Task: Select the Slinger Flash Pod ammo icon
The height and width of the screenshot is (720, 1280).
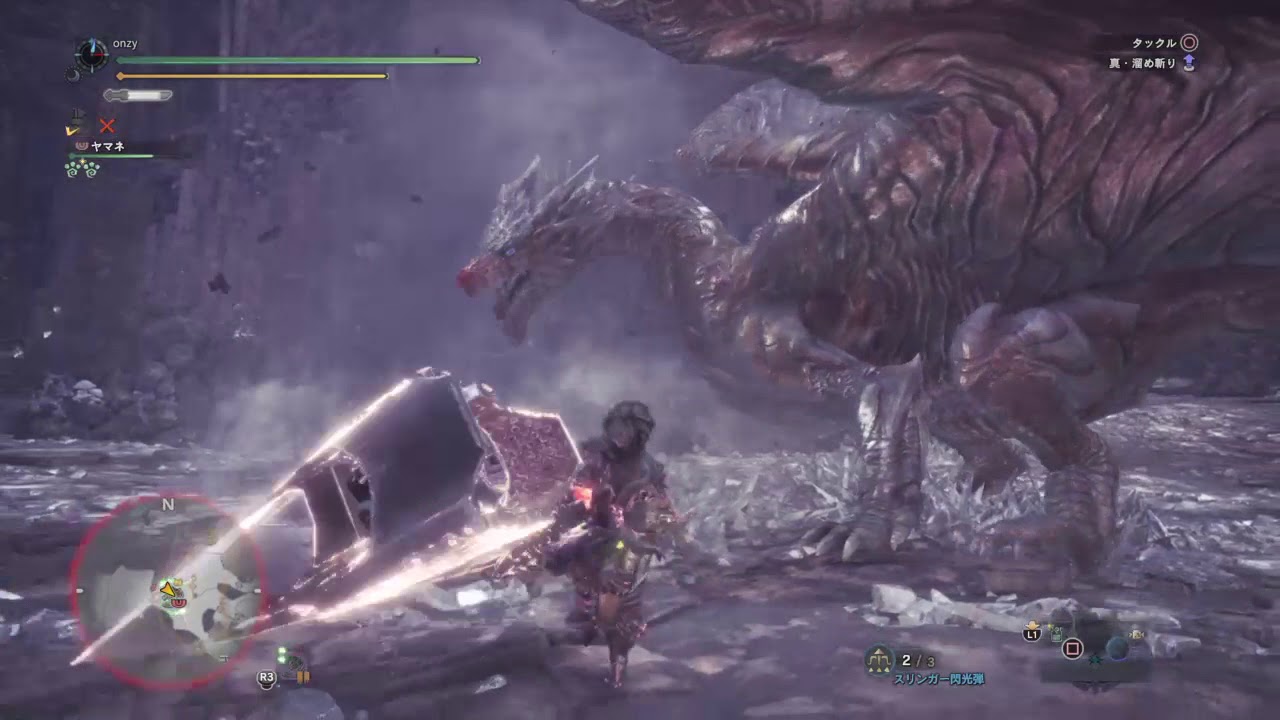Action: (881, 660)
